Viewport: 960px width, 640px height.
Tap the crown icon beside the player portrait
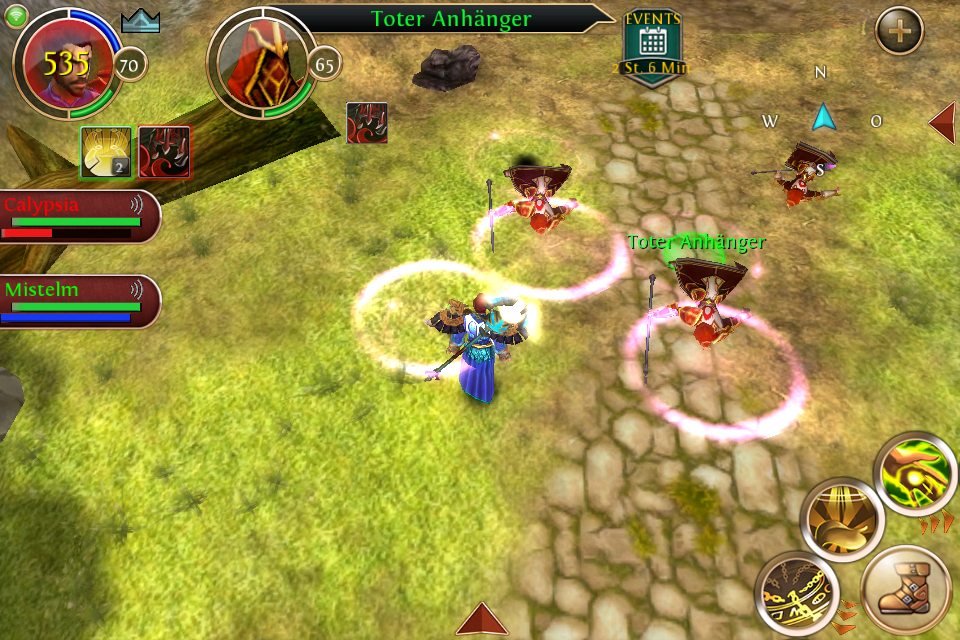pos(140,21)
